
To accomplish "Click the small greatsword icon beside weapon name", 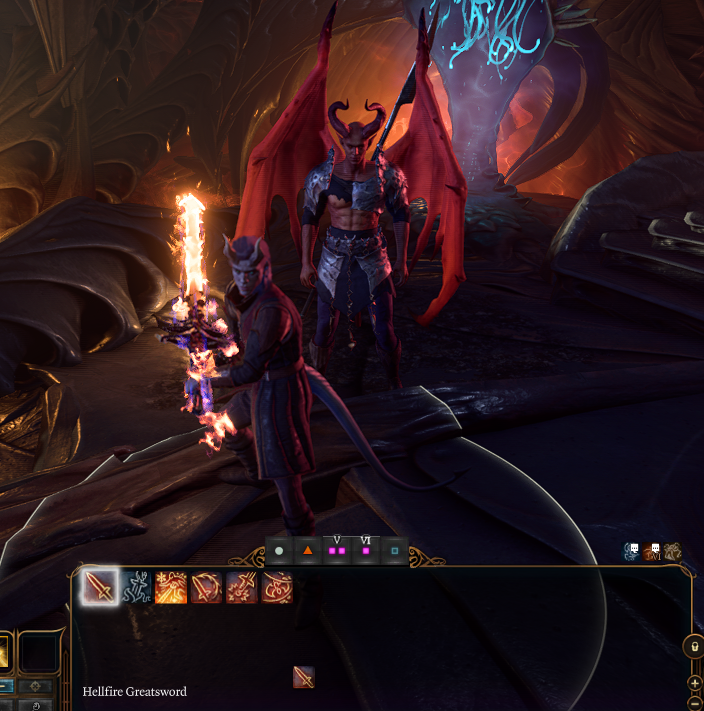I will [x=304, y=678].
